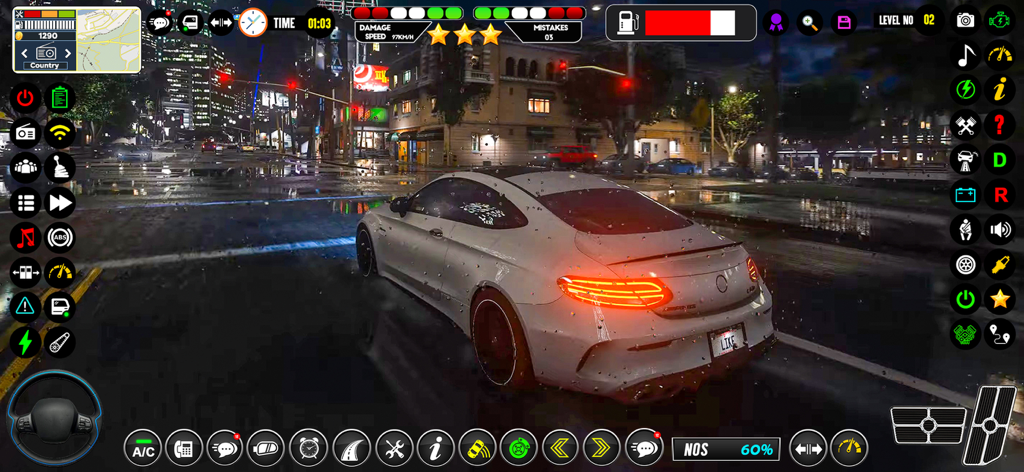1024x472 pixels.
Task: Switch radio to the next station
Action: [70, 52]
